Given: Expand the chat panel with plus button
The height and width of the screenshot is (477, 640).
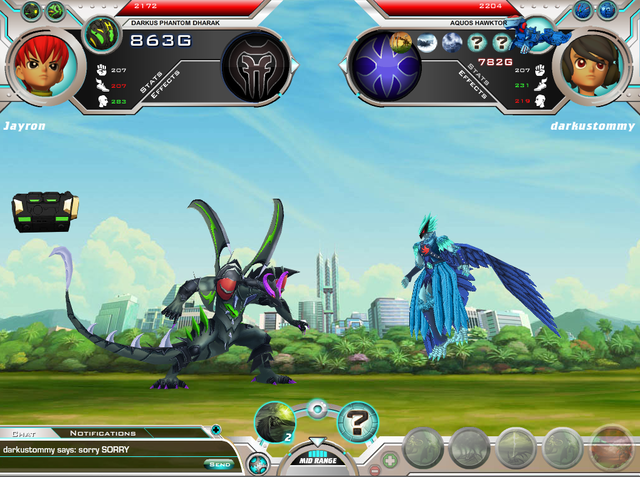Looking at the screenshot, I should point(216,430).
